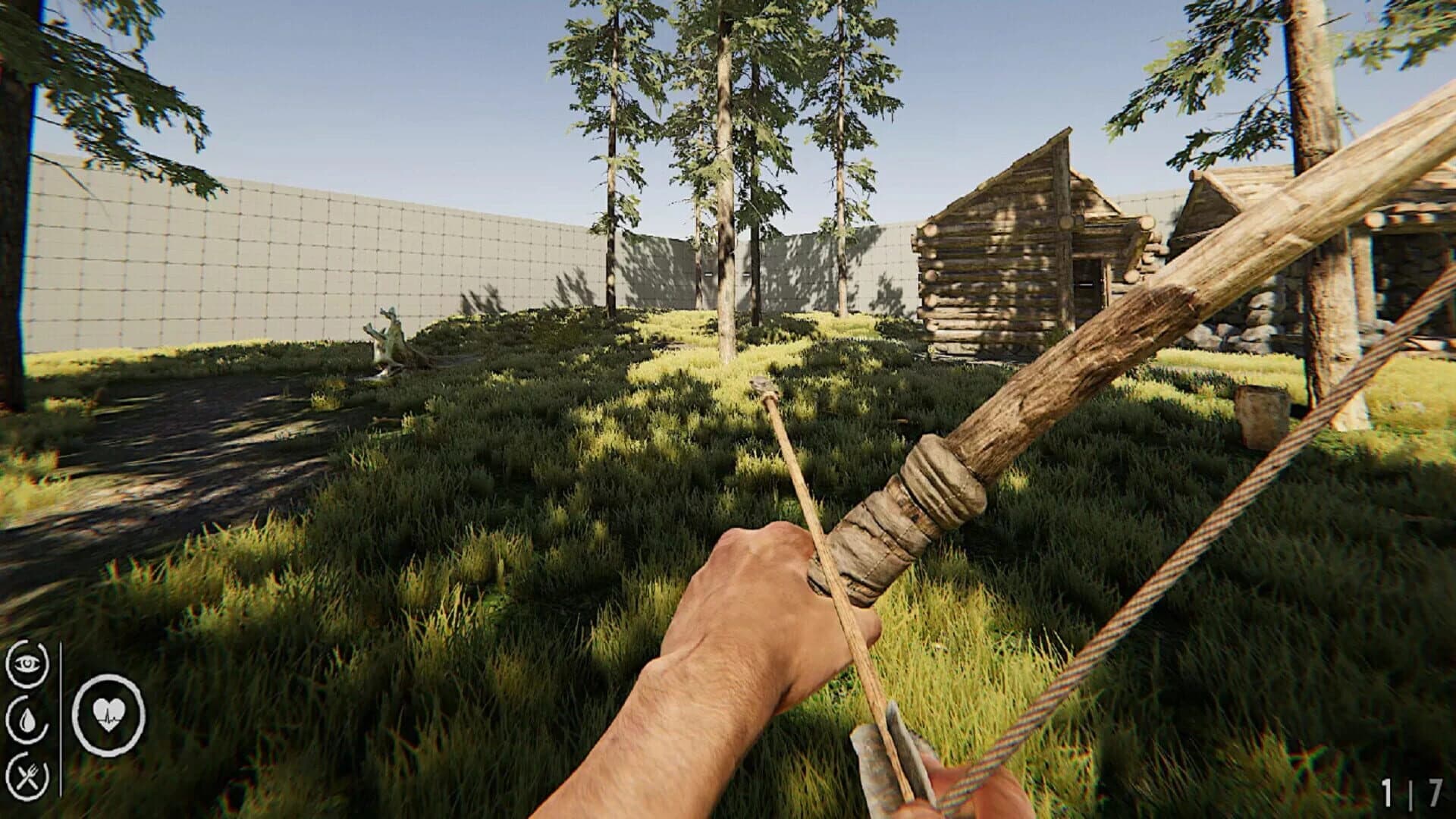
Task: Open the heart health indicator
Action: (x=108, y=715)
